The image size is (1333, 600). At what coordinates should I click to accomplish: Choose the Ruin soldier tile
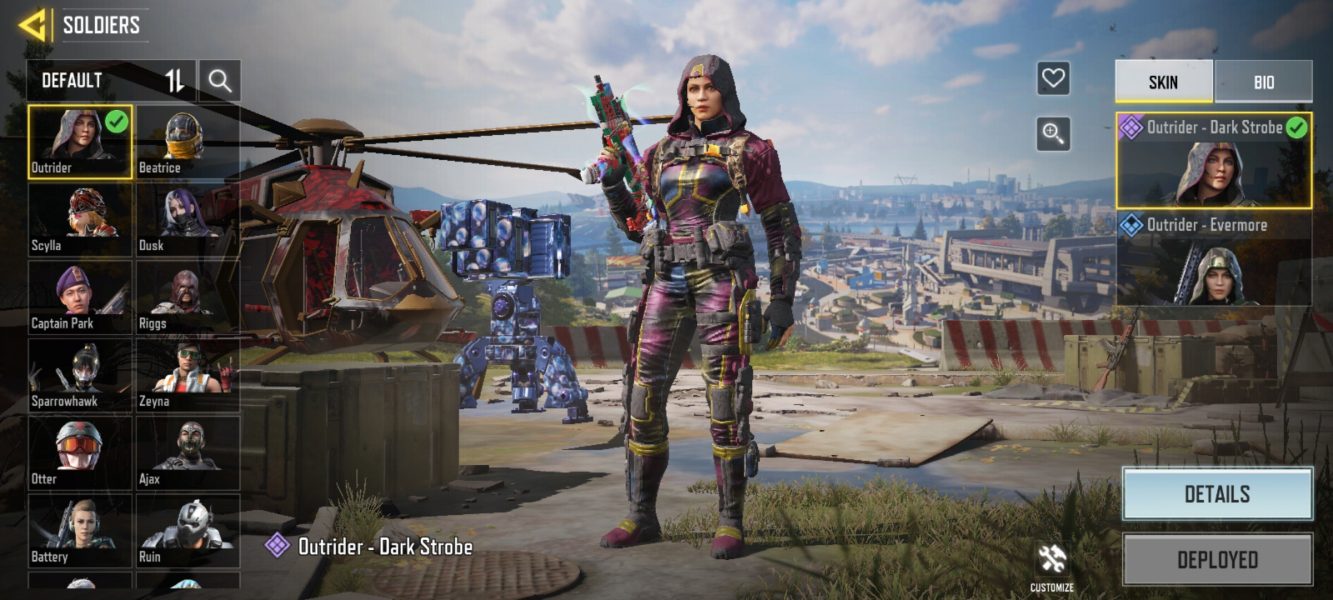pyautogui.click(x=187, y=531)
